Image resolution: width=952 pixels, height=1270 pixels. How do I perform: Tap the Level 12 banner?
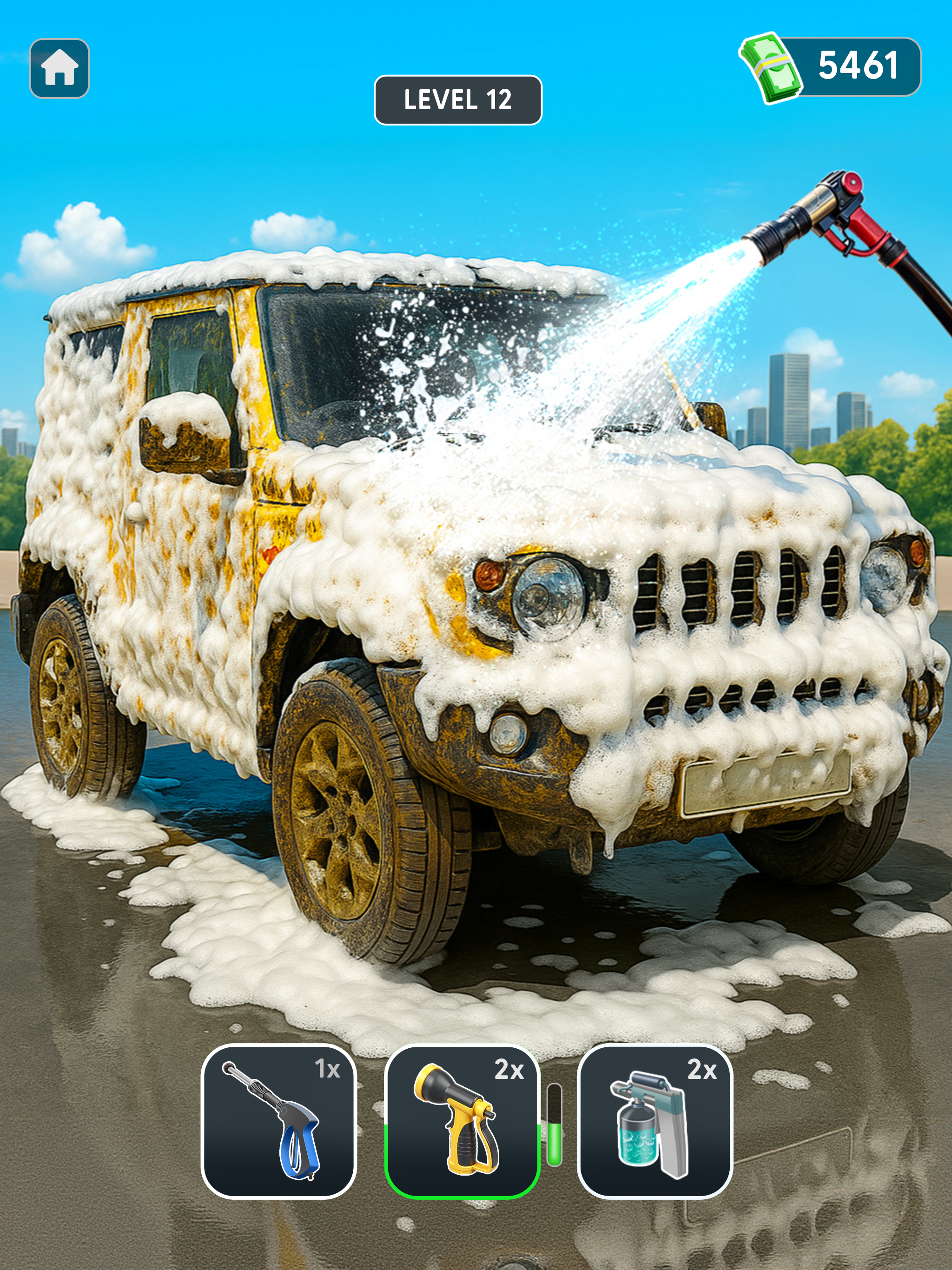457,99
